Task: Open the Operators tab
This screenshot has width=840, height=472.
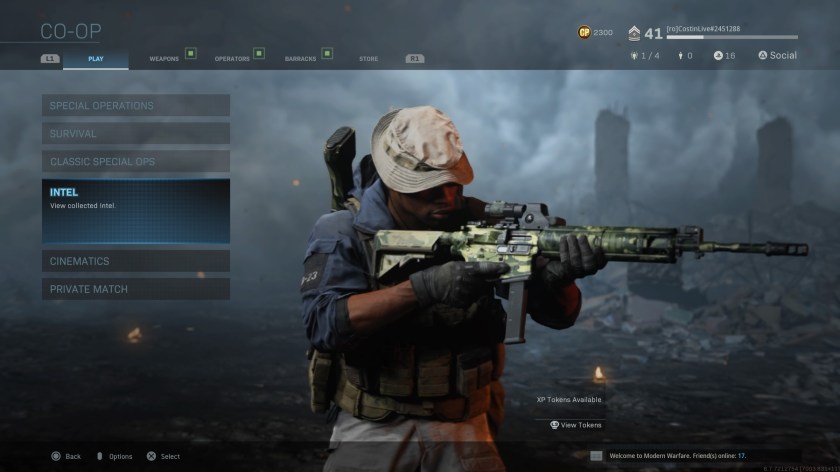Action: (232, 59)
